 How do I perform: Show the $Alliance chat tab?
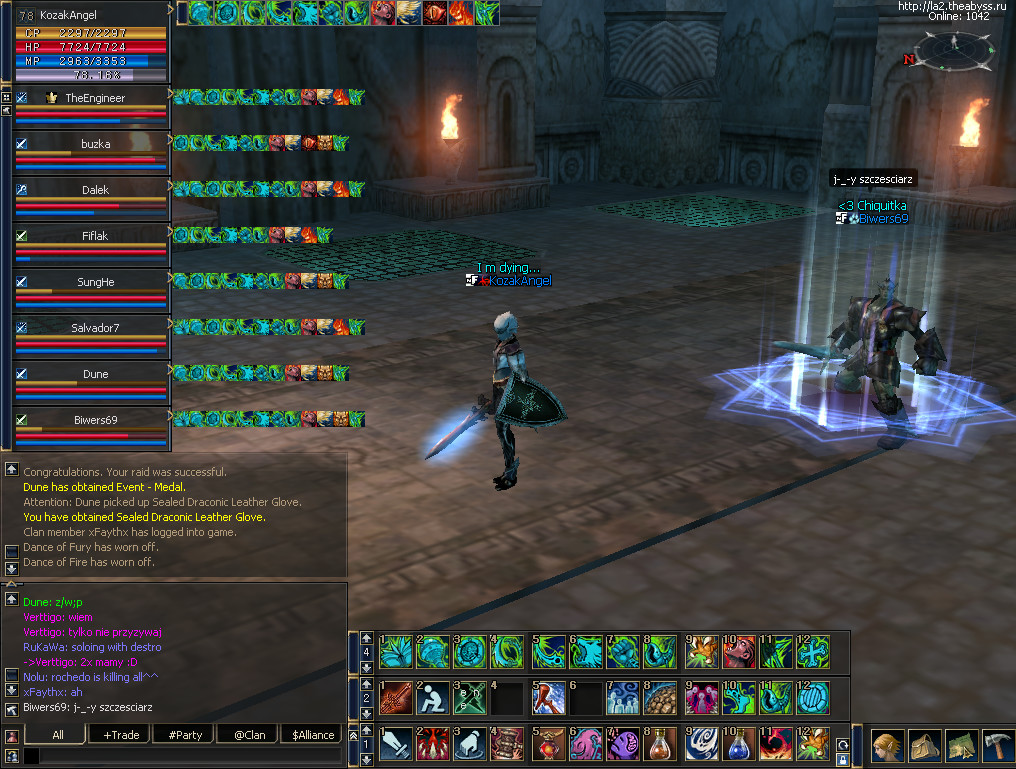[312, 735]
